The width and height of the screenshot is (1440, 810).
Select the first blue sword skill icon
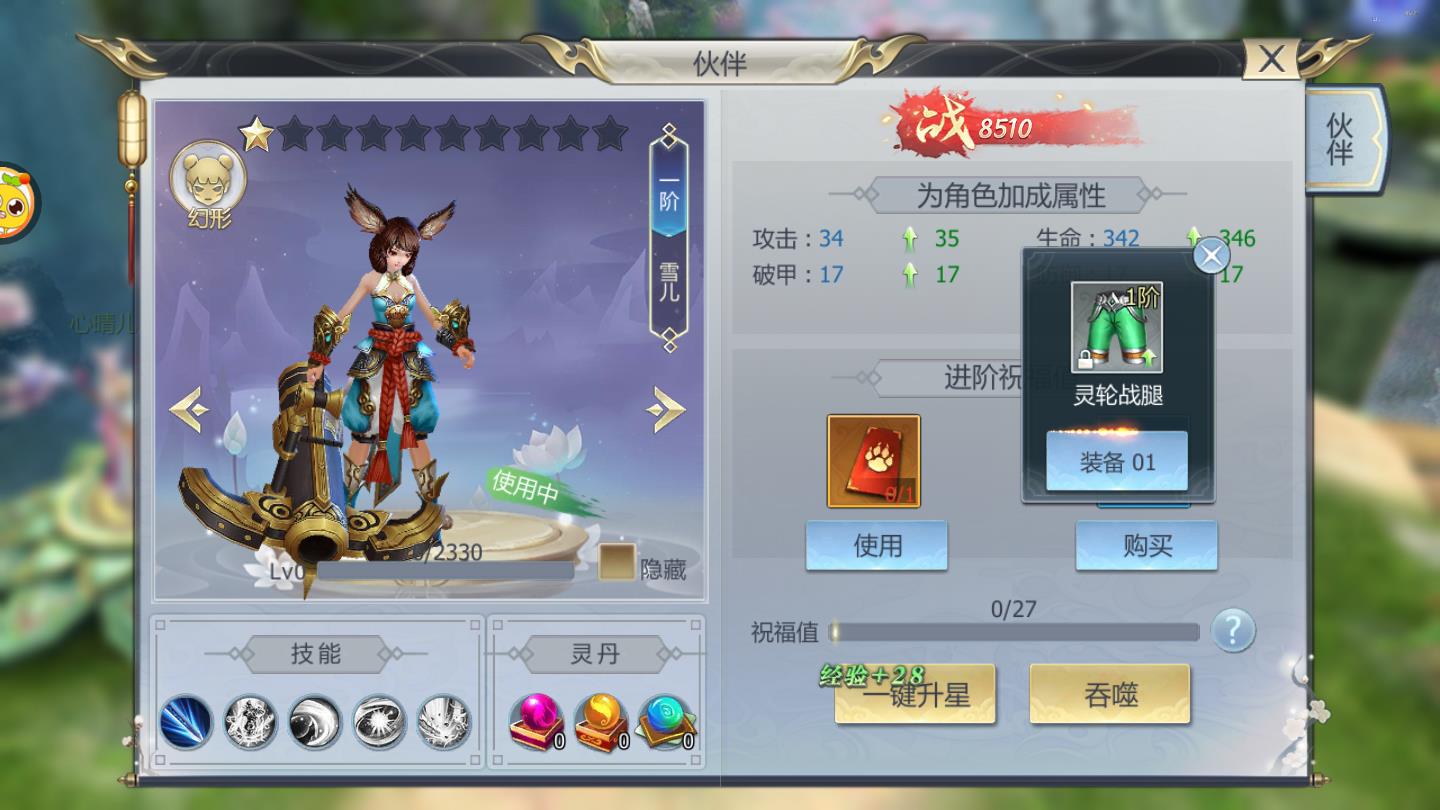click(188, 723)
